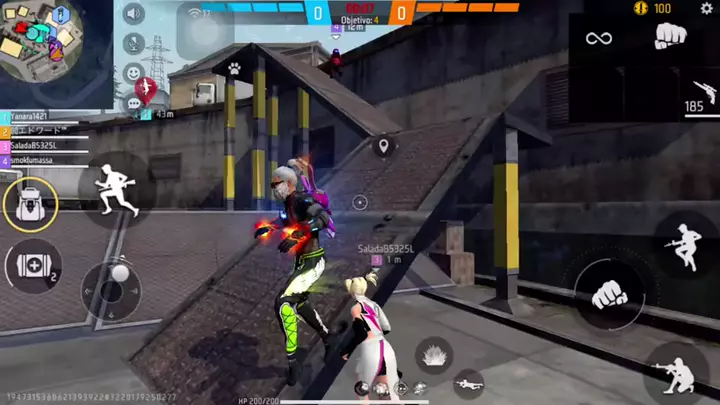Viewport: 720px width, 405px height.
Task: Punch with the fist attack button
Action: click(608, 293)
